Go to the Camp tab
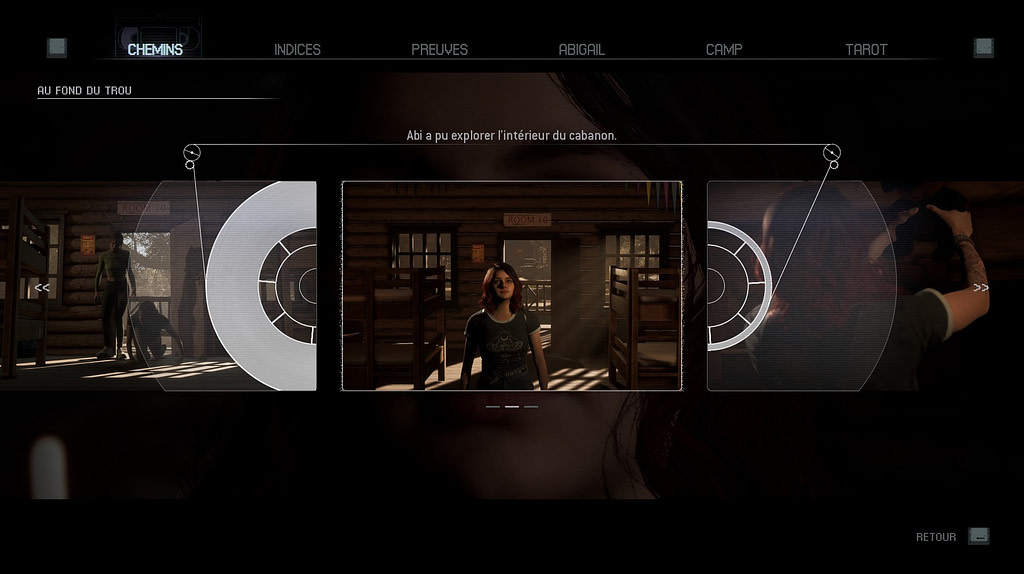Screen dimensions: 1024x574 click(x=724, y=49)
